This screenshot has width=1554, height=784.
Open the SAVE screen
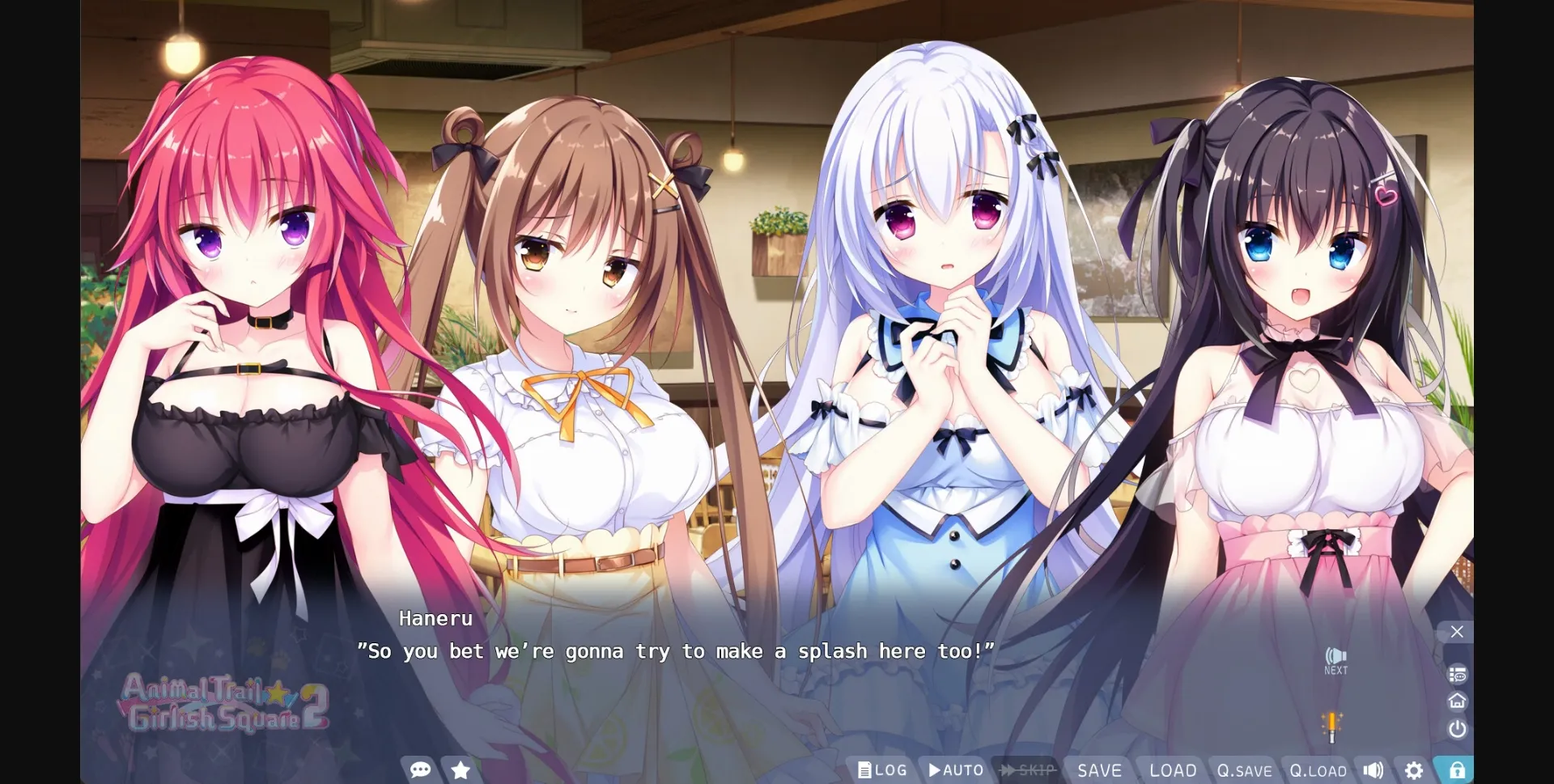click(x=1101, y=770)
